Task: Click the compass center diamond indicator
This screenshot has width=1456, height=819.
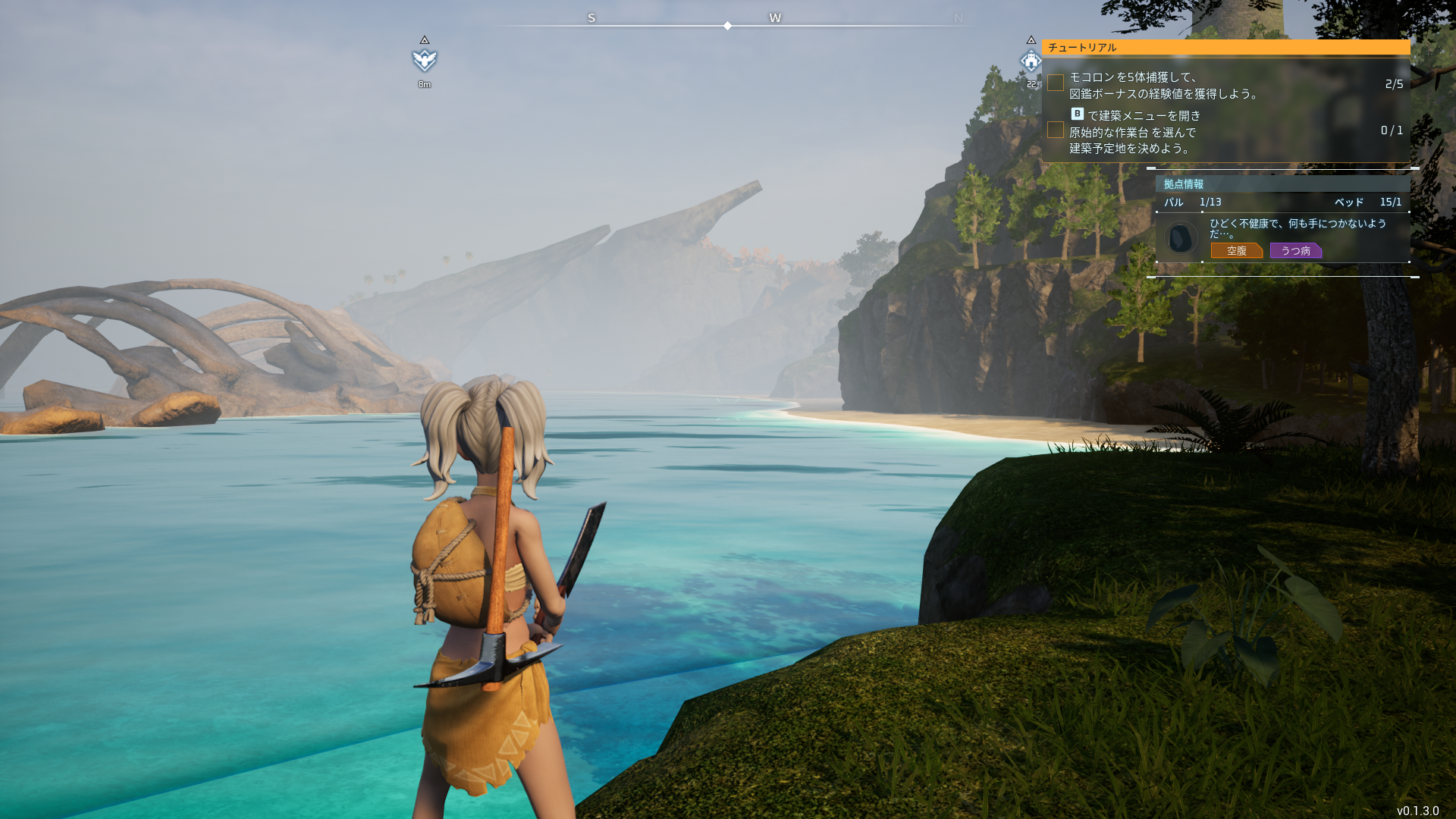Action: (x=727, y=26)
